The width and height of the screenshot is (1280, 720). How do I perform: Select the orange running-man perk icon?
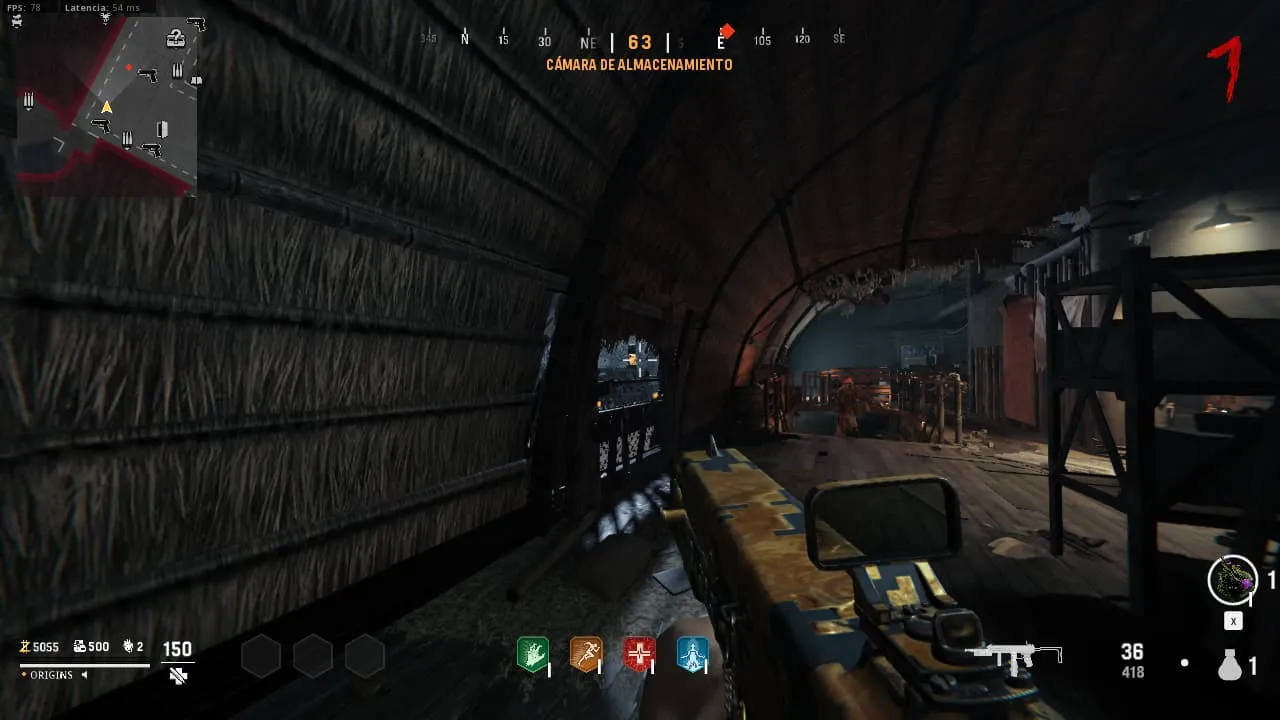point(585,654)
